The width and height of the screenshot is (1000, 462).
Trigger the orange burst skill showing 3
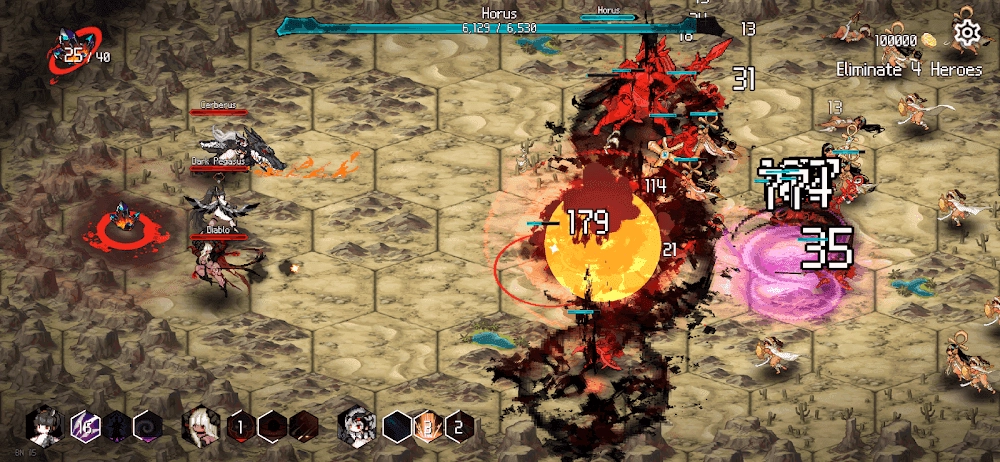pyautogui.click(x=427, y=426)
